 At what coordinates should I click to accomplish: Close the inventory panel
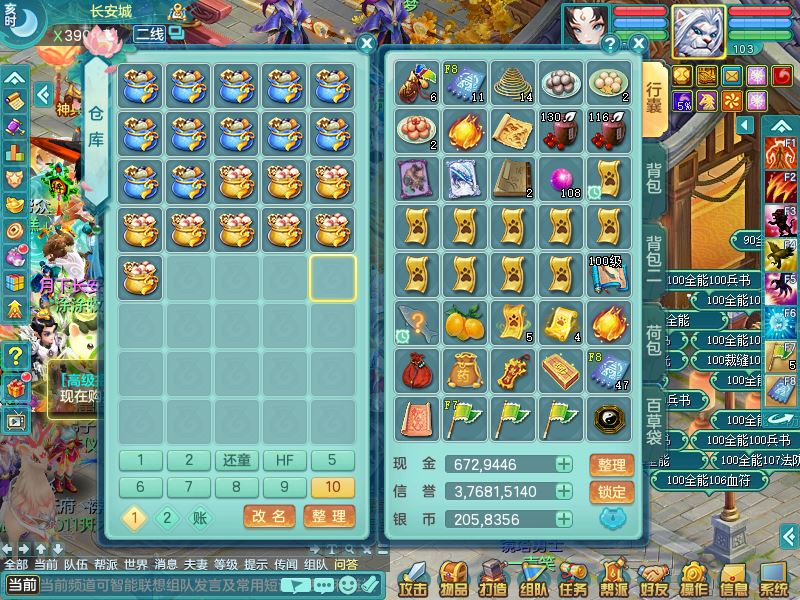[x=639, y=44]
